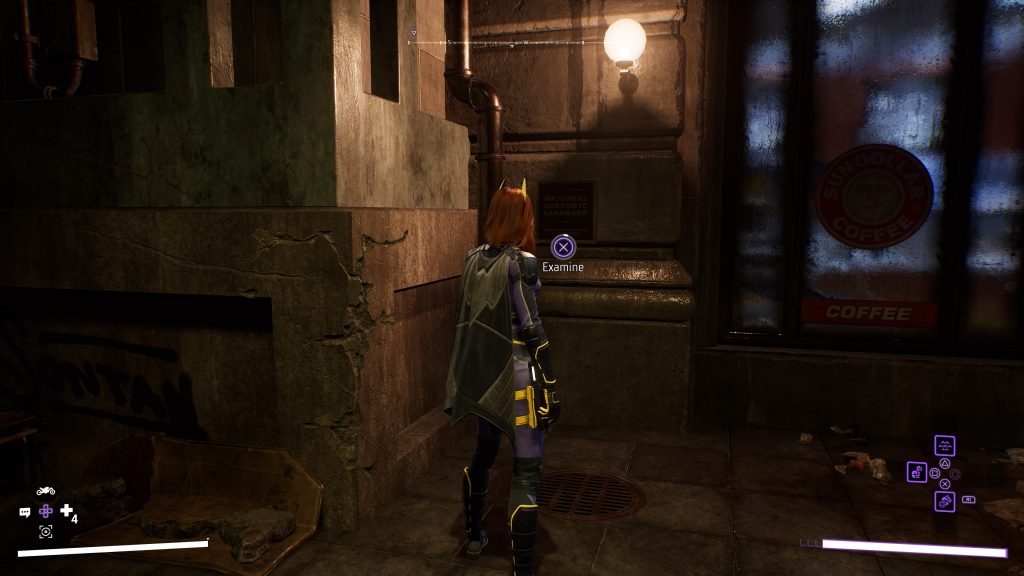Screen dimensions: 1024x576
Task: Use the health pack plus icon
Action: click(x=67, y=511)
